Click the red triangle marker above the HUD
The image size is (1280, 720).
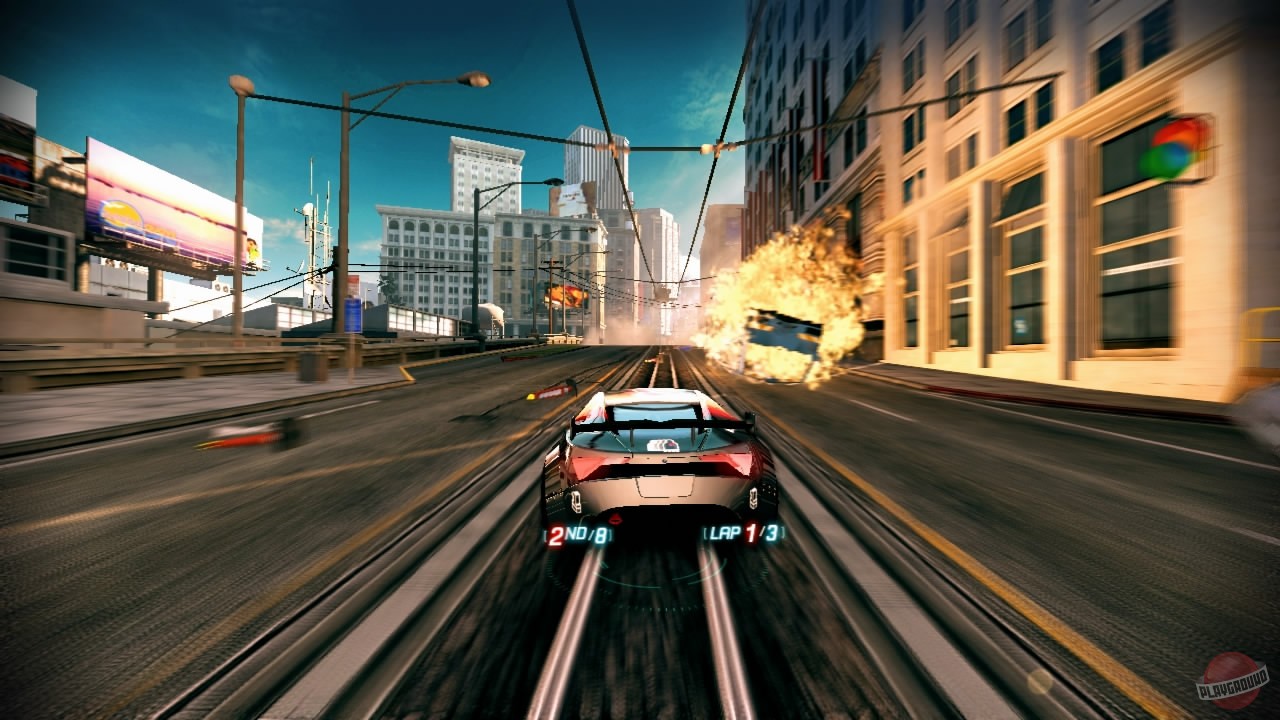[x=615, y=519]
